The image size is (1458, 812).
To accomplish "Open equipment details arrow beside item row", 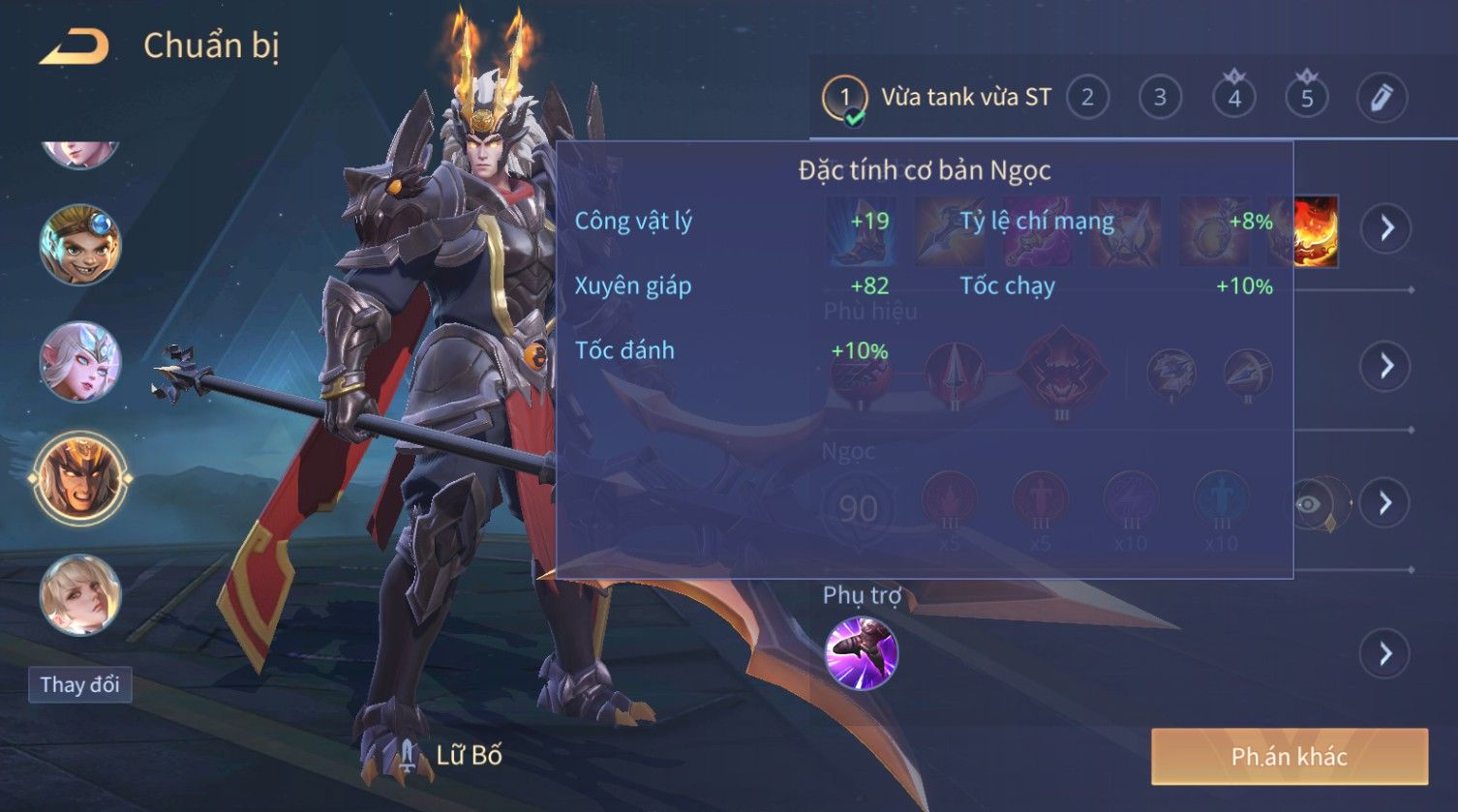I will (x=1386, y=228).
